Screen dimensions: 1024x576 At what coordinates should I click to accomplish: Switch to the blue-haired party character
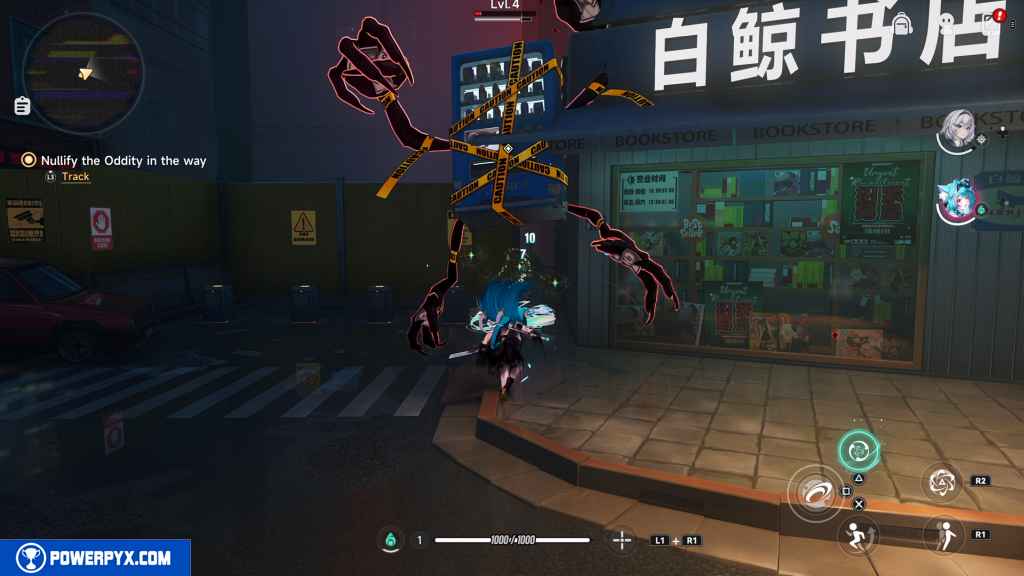click(x=958, y=200)
